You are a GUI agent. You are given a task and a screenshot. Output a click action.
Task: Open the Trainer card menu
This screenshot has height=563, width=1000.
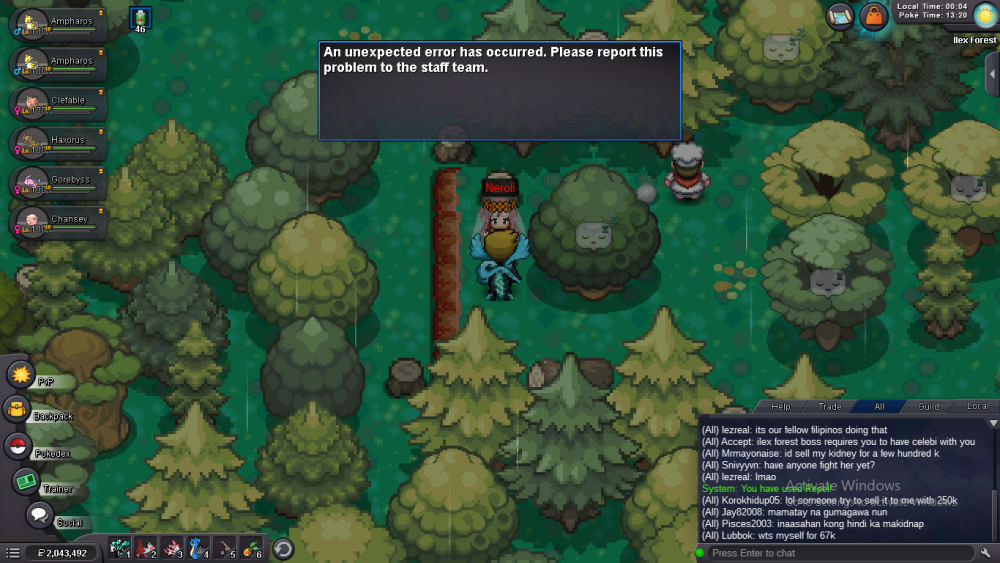coord(27,481)
